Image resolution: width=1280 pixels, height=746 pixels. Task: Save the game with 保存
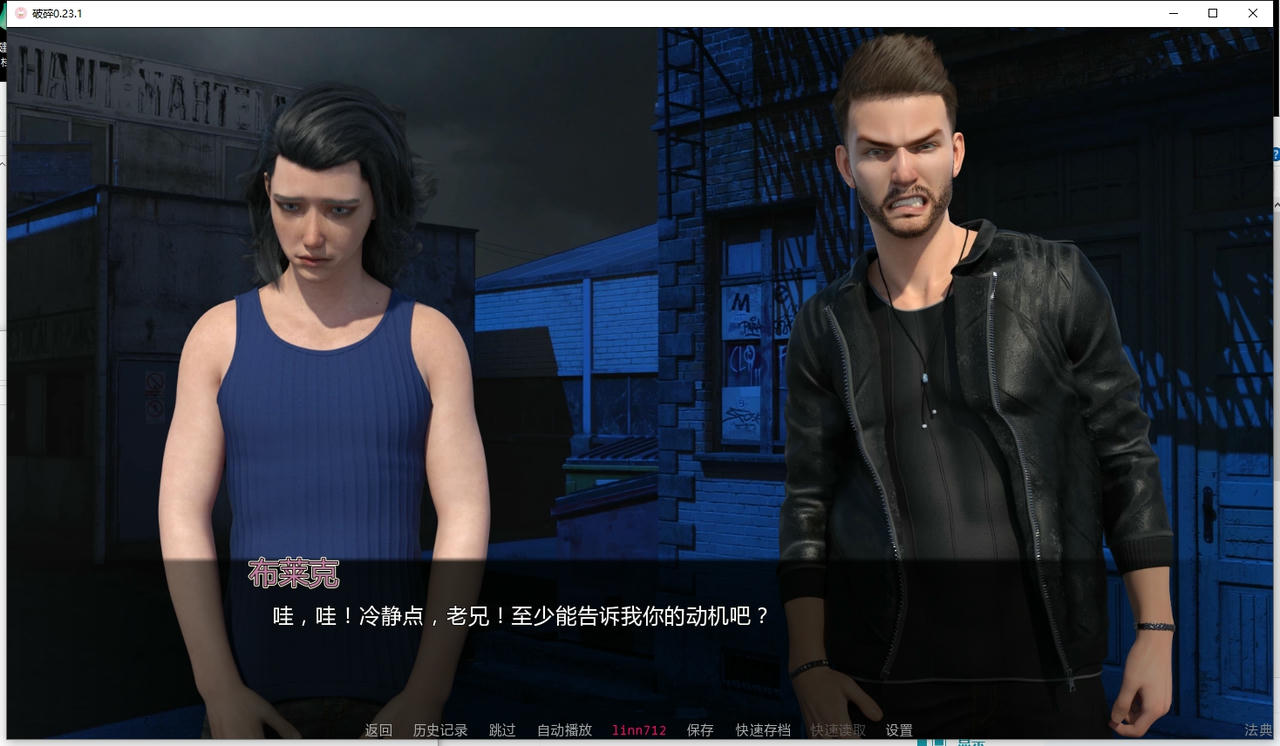point(700,730)
